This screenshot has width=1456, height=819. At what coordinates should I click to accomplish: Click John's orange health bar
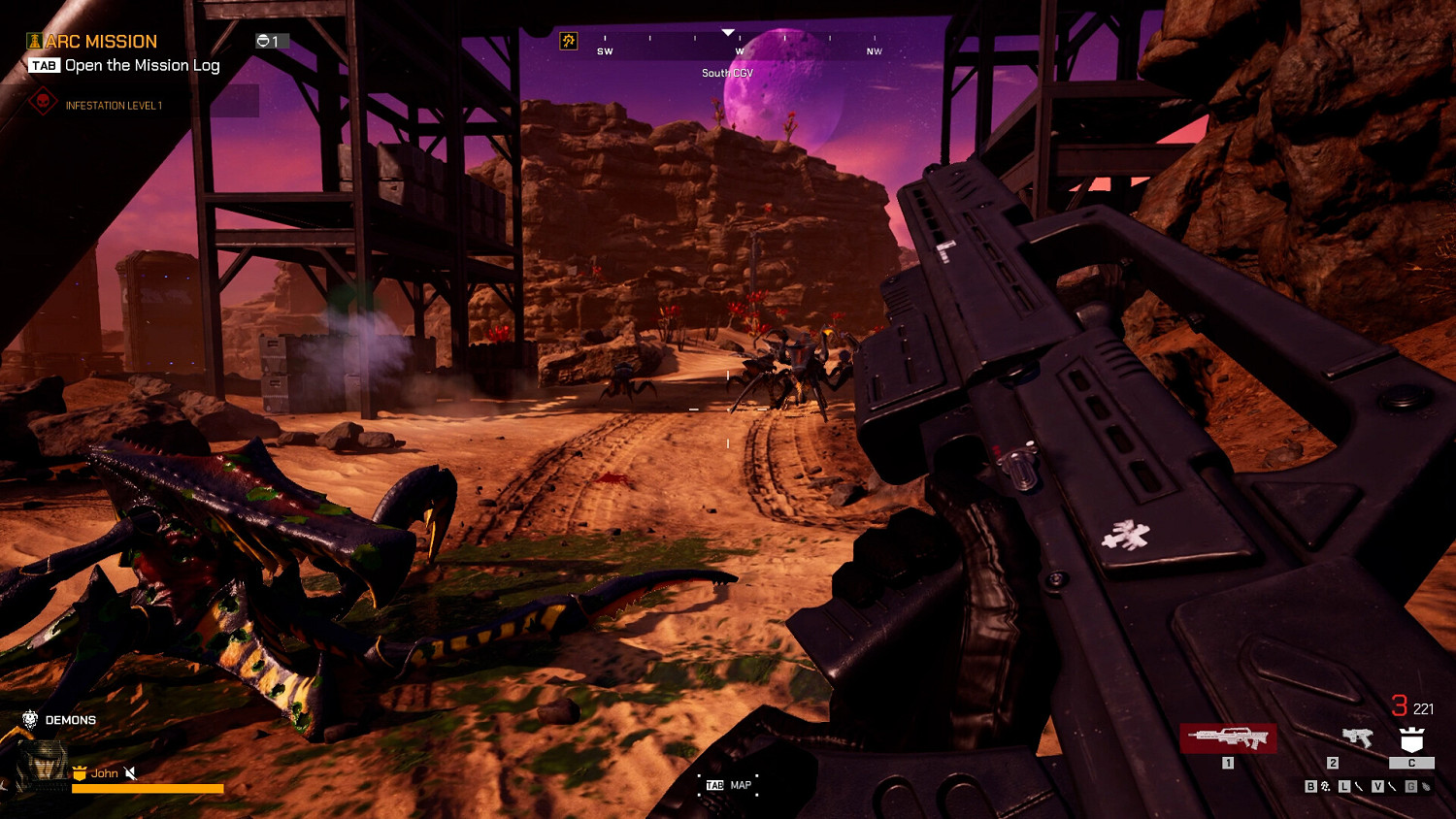(148, 788)
